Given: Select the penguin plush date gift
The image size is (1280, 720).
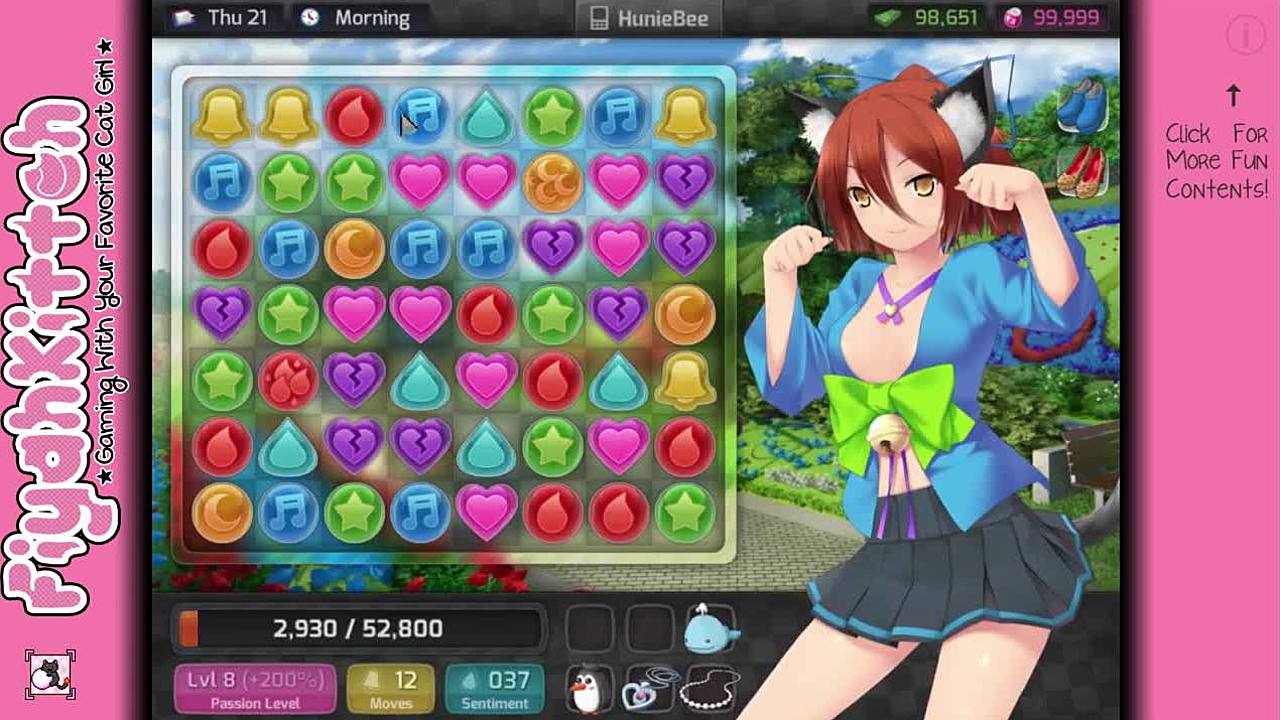Looking at the screenshot, I should (x=588, y=686).
